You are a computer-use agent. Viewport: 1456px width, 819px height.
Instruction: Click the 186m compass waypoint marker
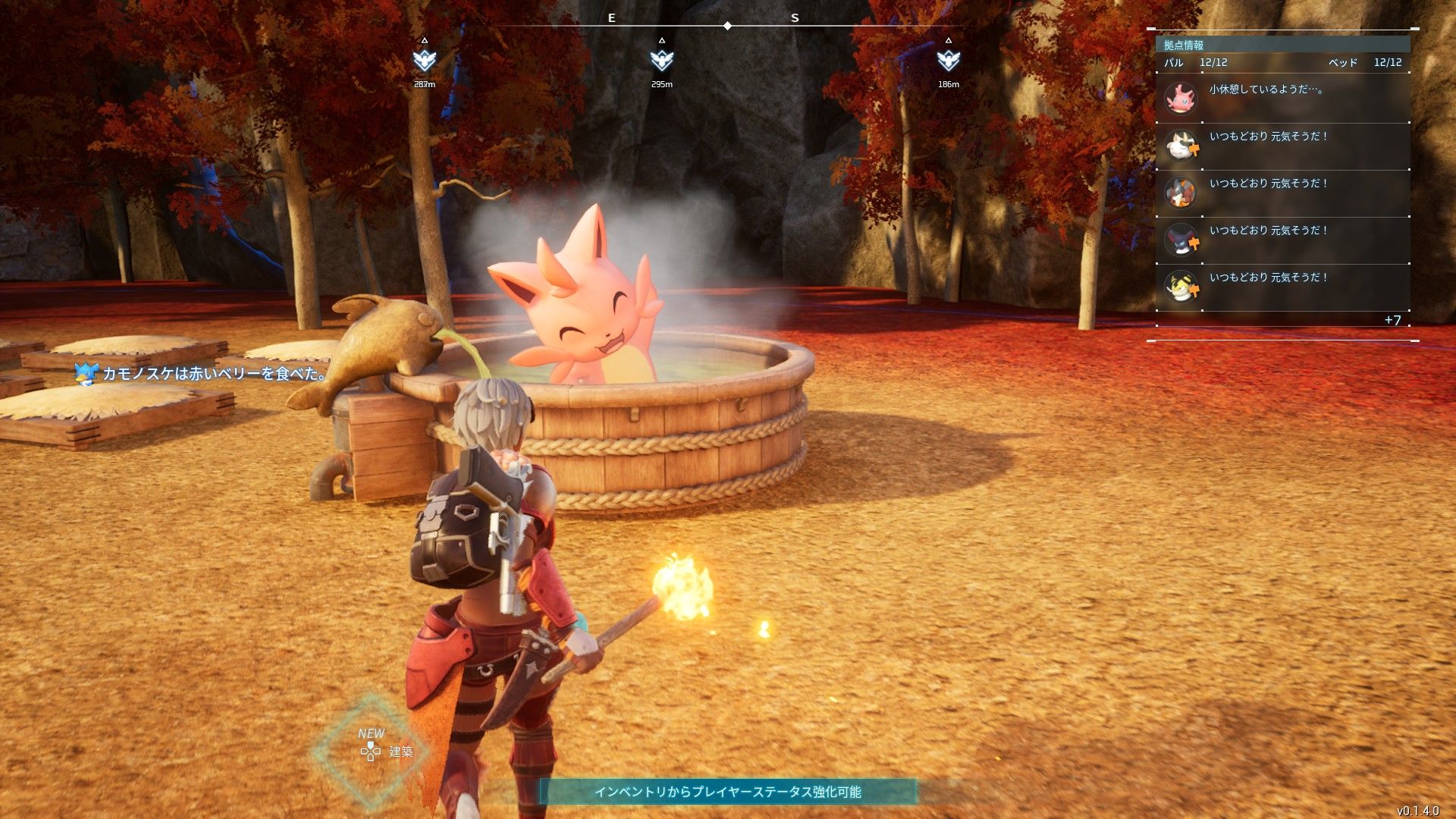[949, 60]
